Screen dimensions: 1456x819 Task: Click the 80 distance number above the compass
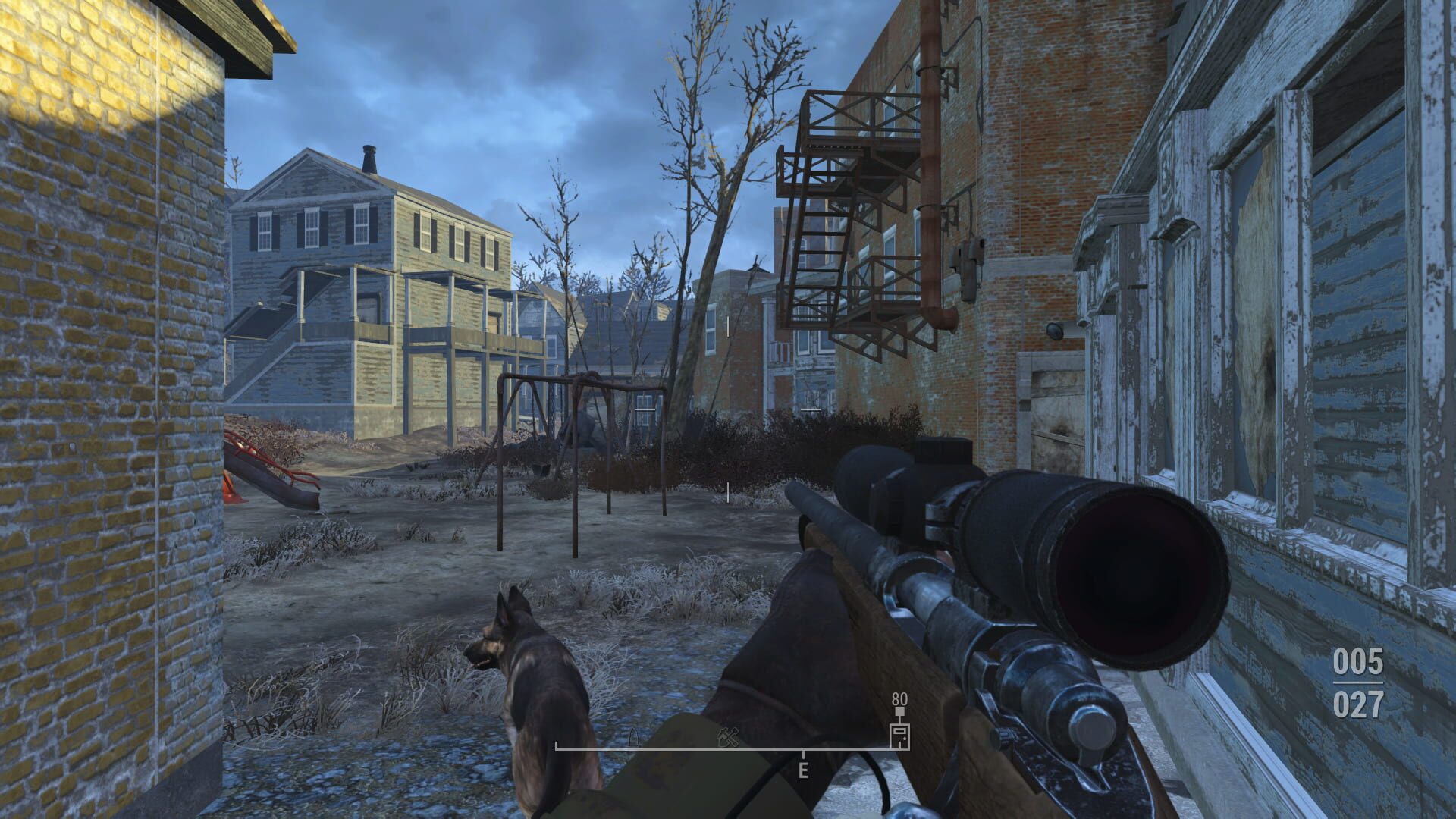[x=899, y=700]
